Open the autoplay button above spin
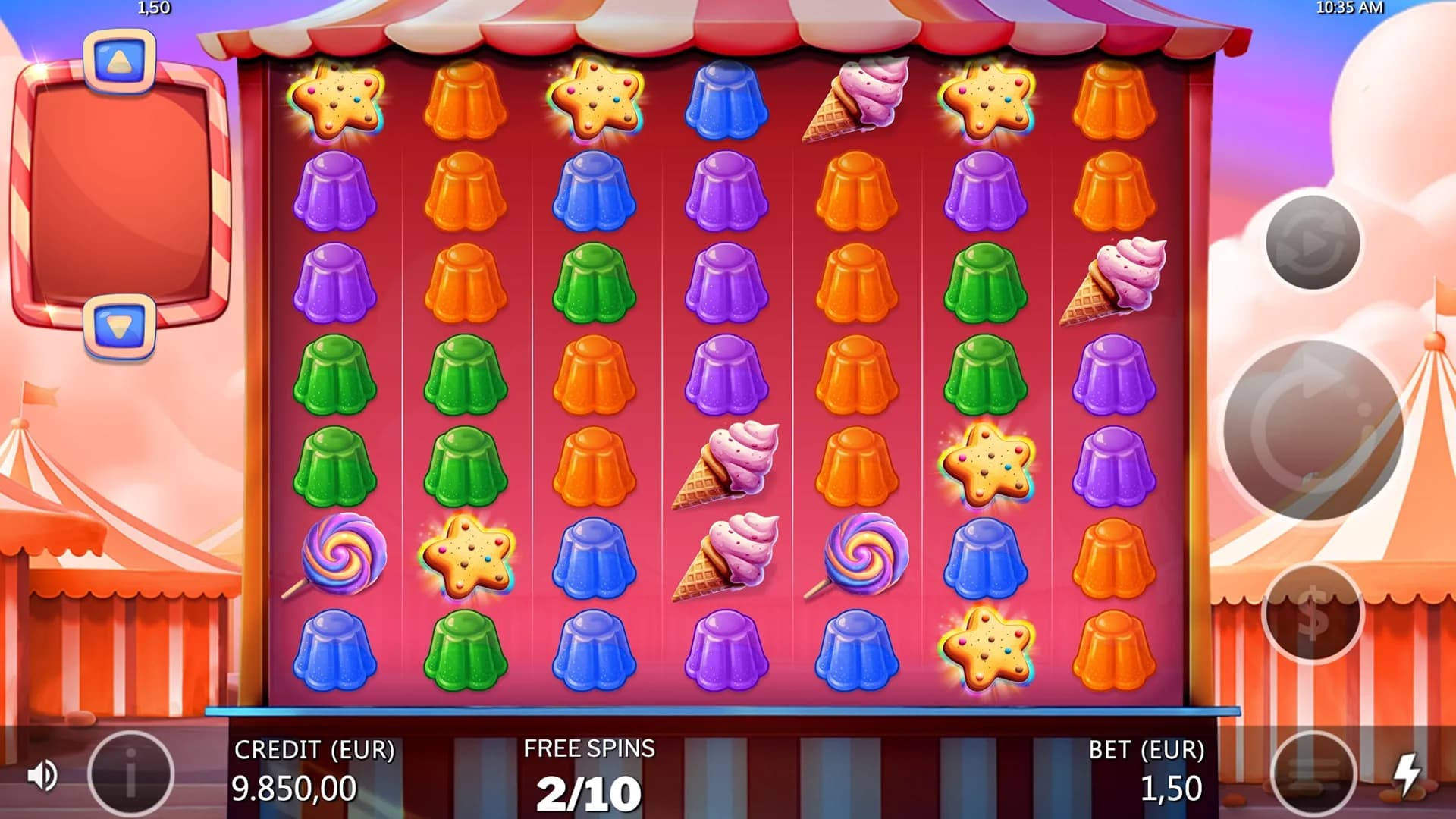 click(1313, 242)
